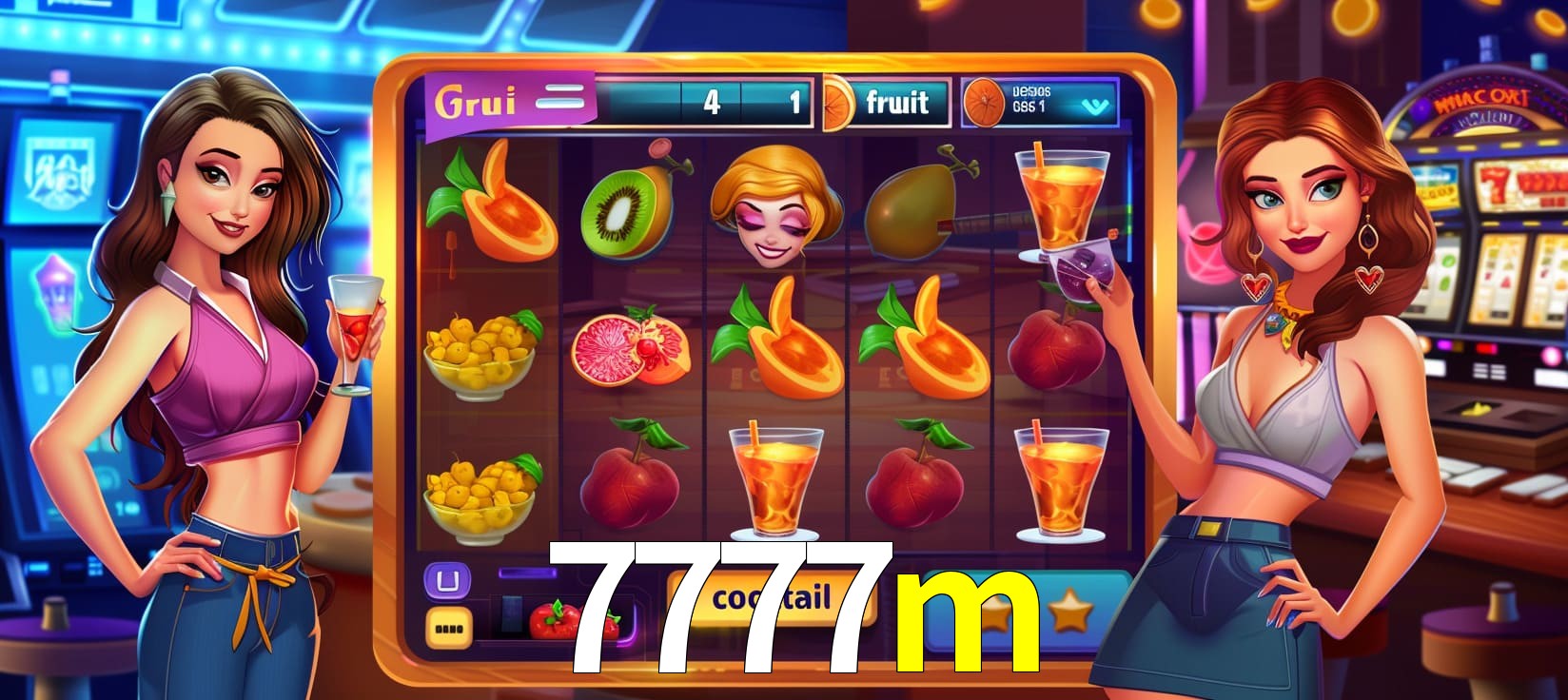The width and height of the screenshot is (1568, 700).
Task: Open the menu icon beside Grui label
Action: (560, 98)
